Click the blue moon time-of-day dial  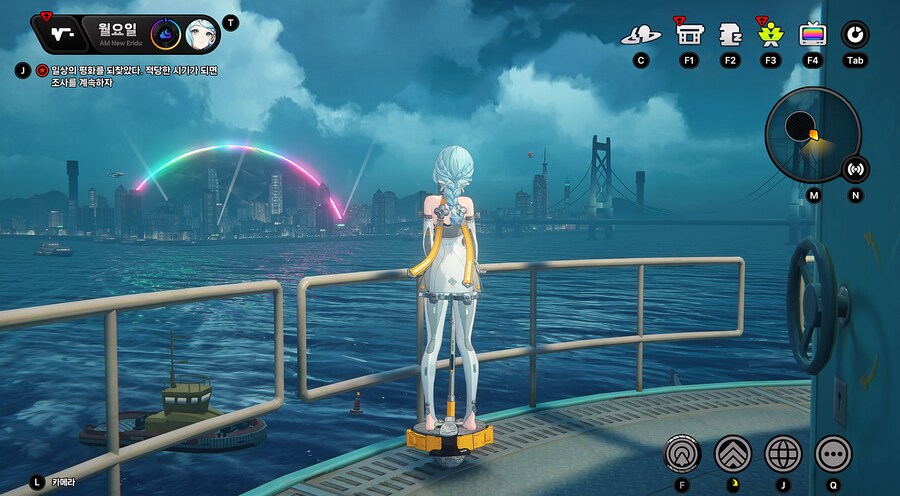(x=165, y=34)
